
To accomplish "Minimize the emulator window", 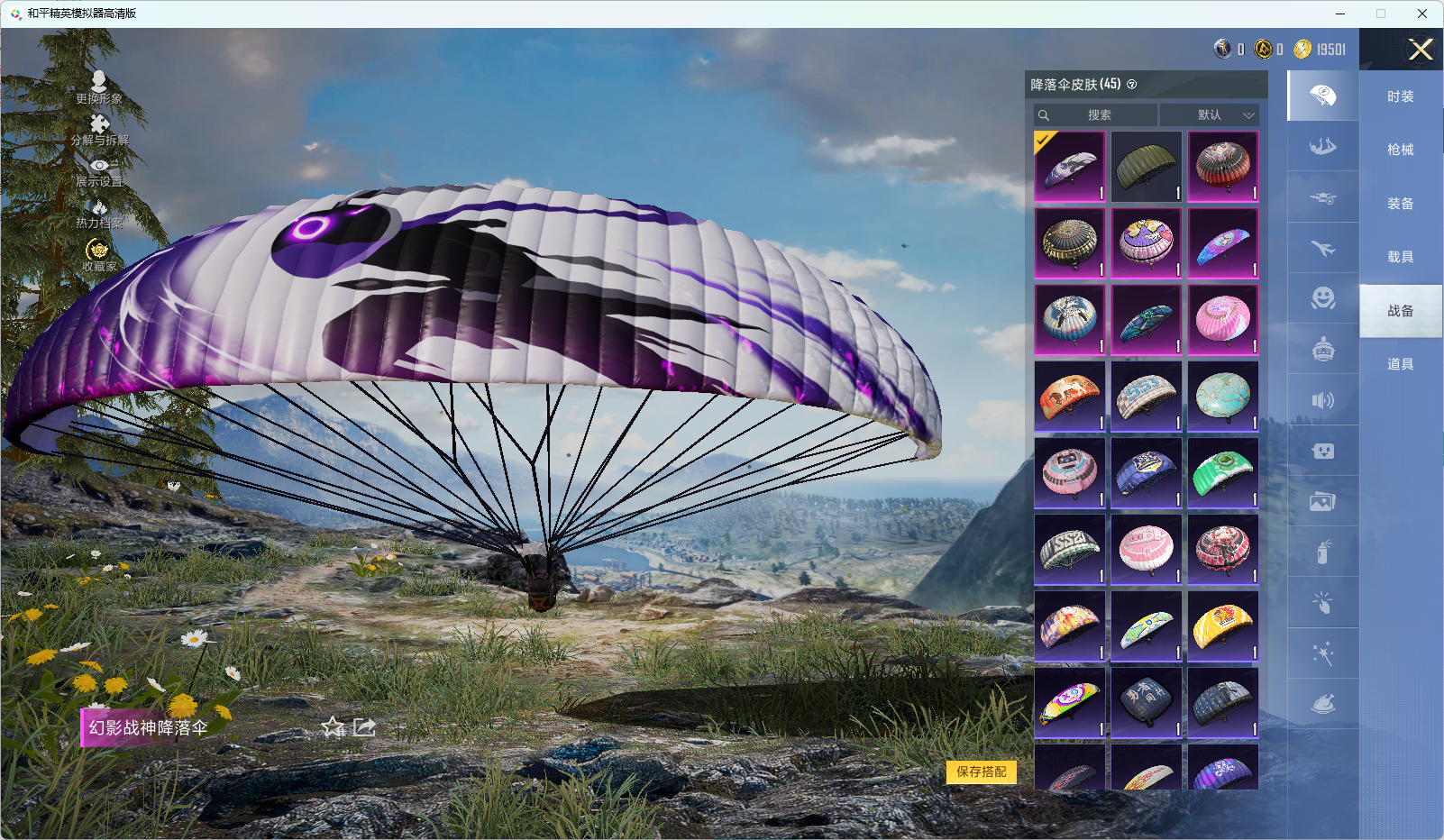I will click(x=1339, y=14).
